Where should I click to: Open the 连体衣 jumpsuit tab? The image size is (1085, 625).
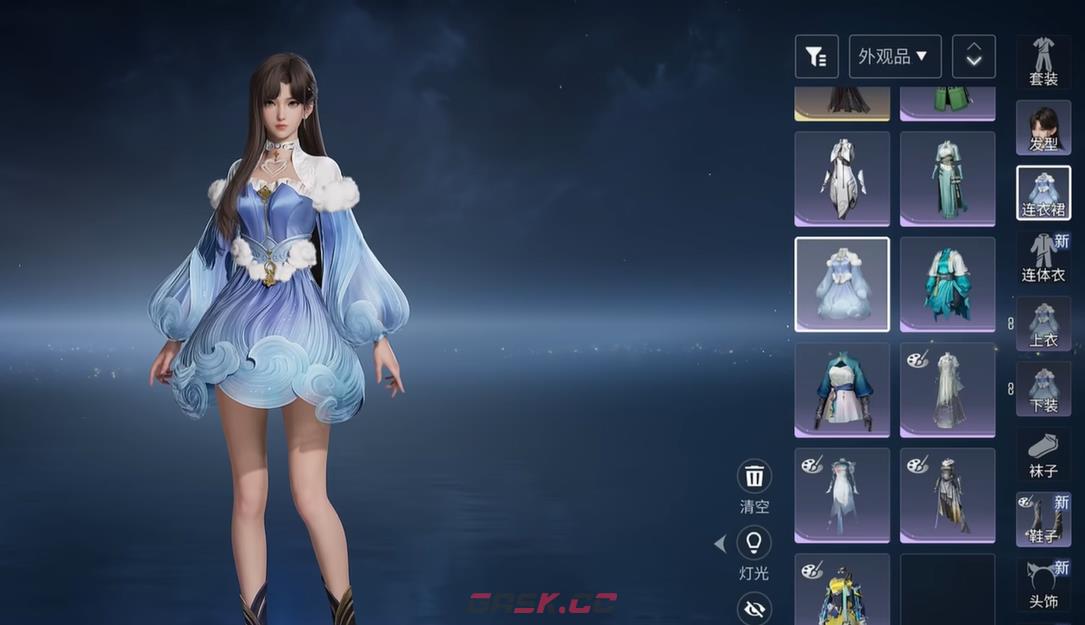(x=1043, y=259)
